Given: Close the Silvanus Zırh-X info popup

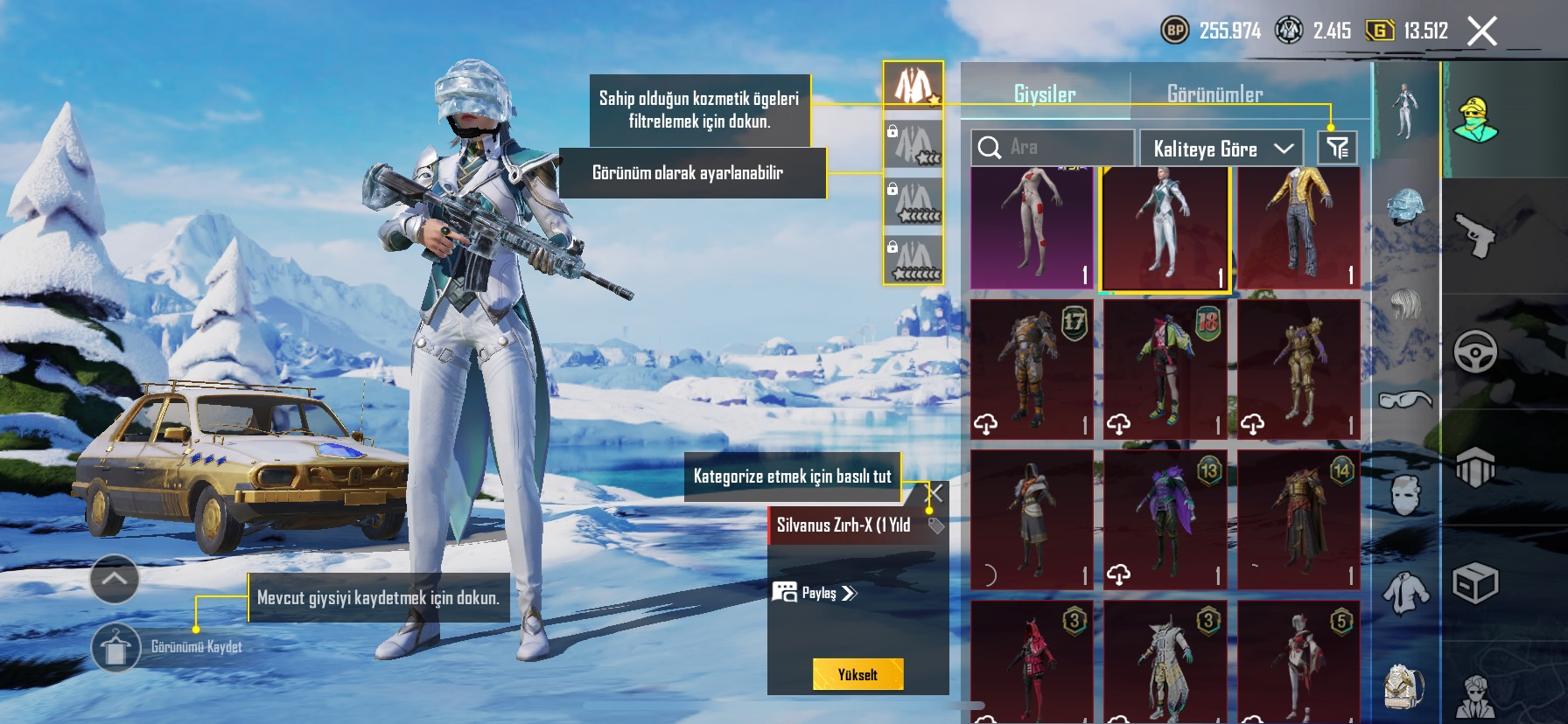Looking at the screenshot, I should pos(935,492).
